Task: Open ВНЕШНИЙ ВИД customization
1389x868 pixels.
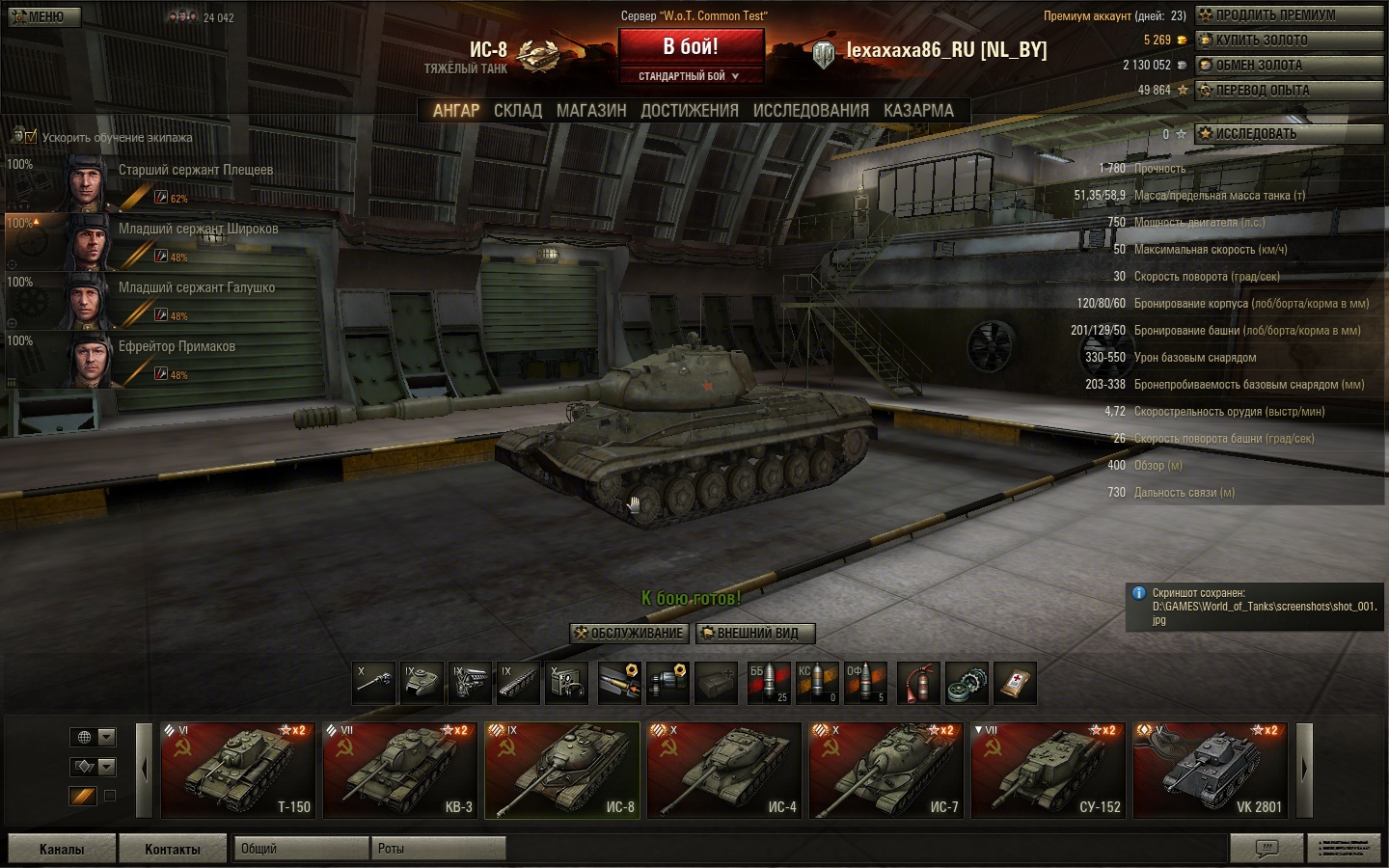Action: [755, 634]
